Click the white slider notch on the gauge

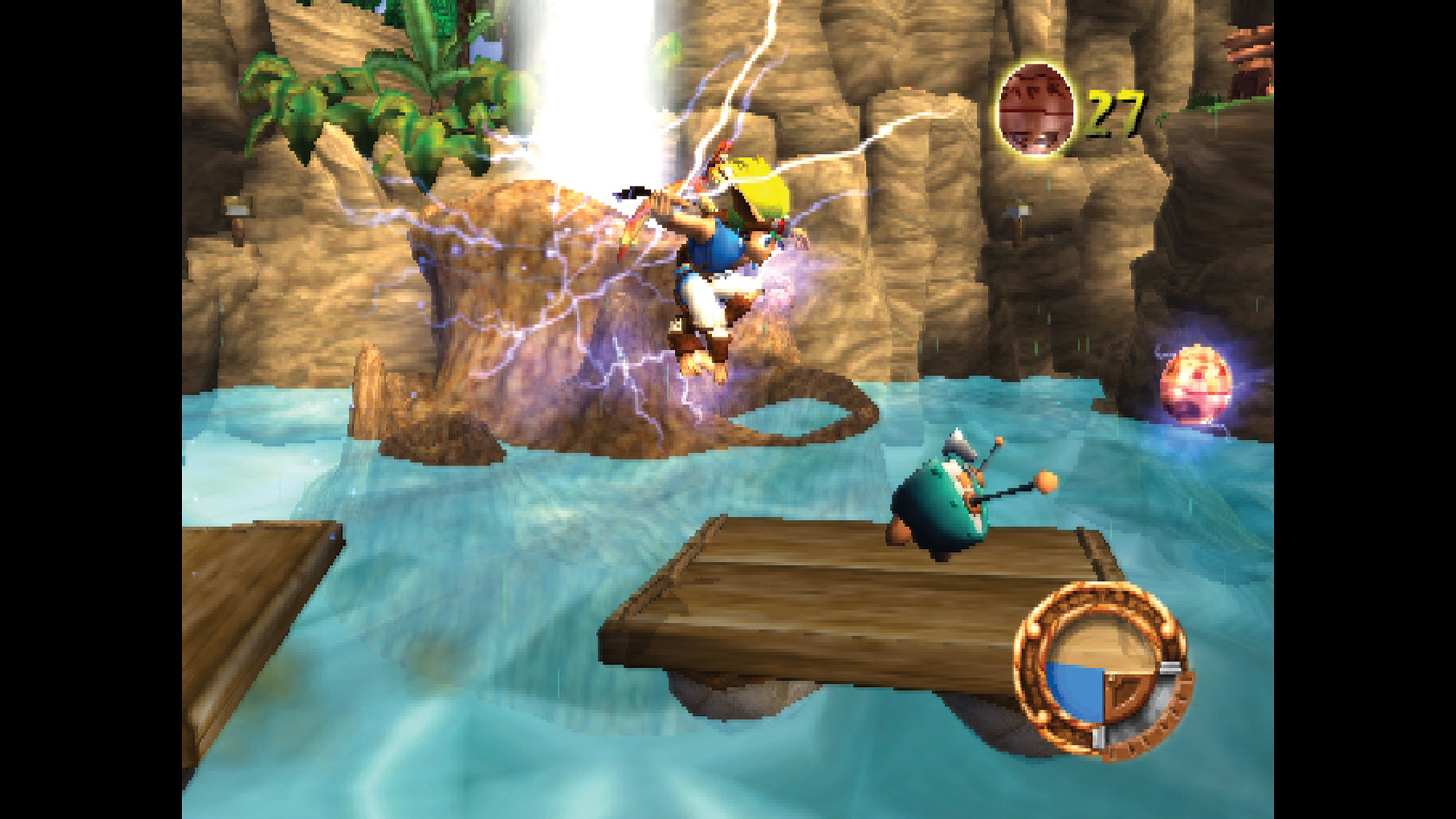[x=1172, y=667]
